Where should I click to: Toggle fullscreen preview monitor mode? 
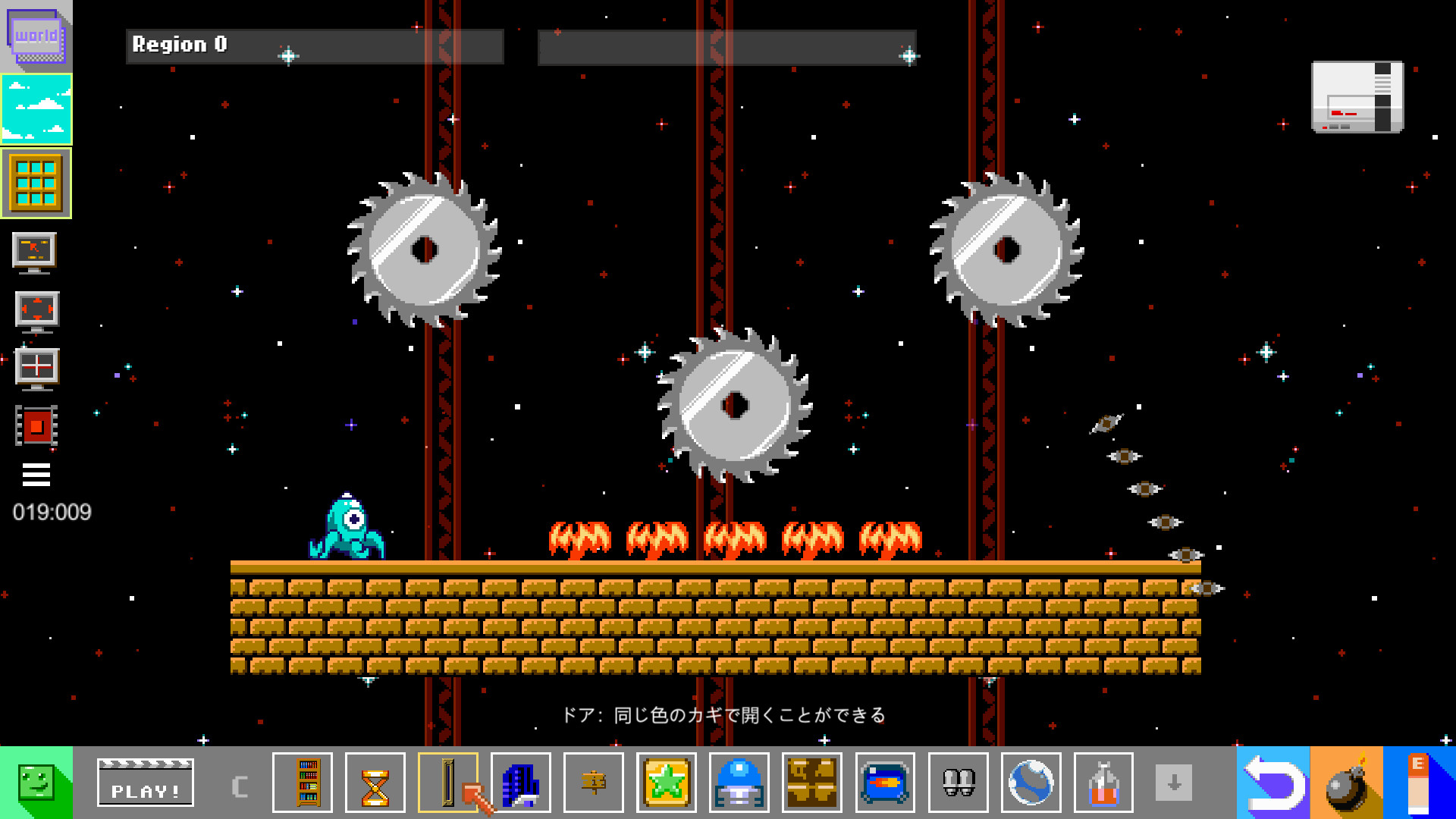tap(36, 311)
